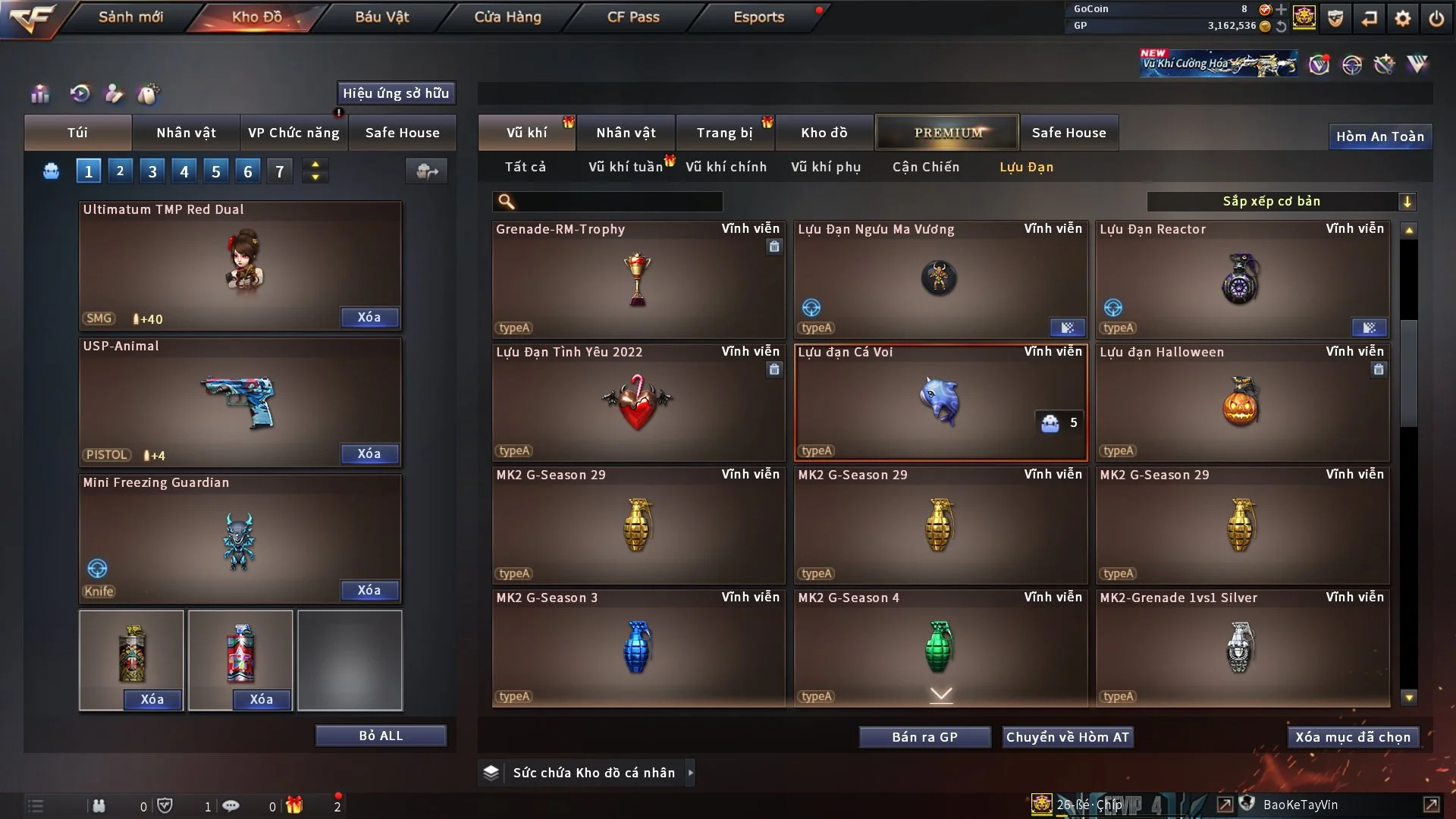Select bag slot number 3
This screenshot has height=819, width=1456.
pos(152,171)
